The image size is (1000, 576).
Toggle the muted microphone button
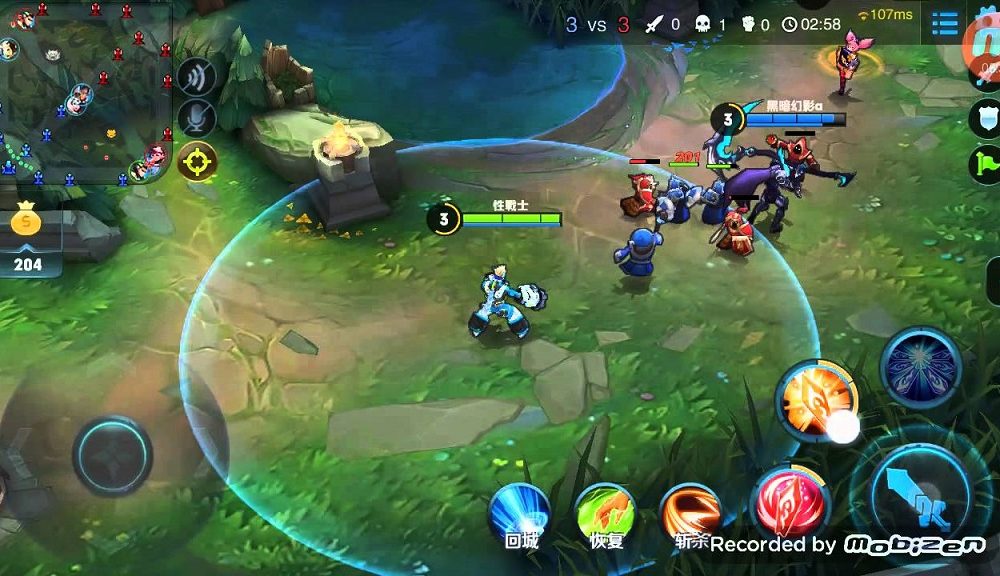tap(197, 118)
